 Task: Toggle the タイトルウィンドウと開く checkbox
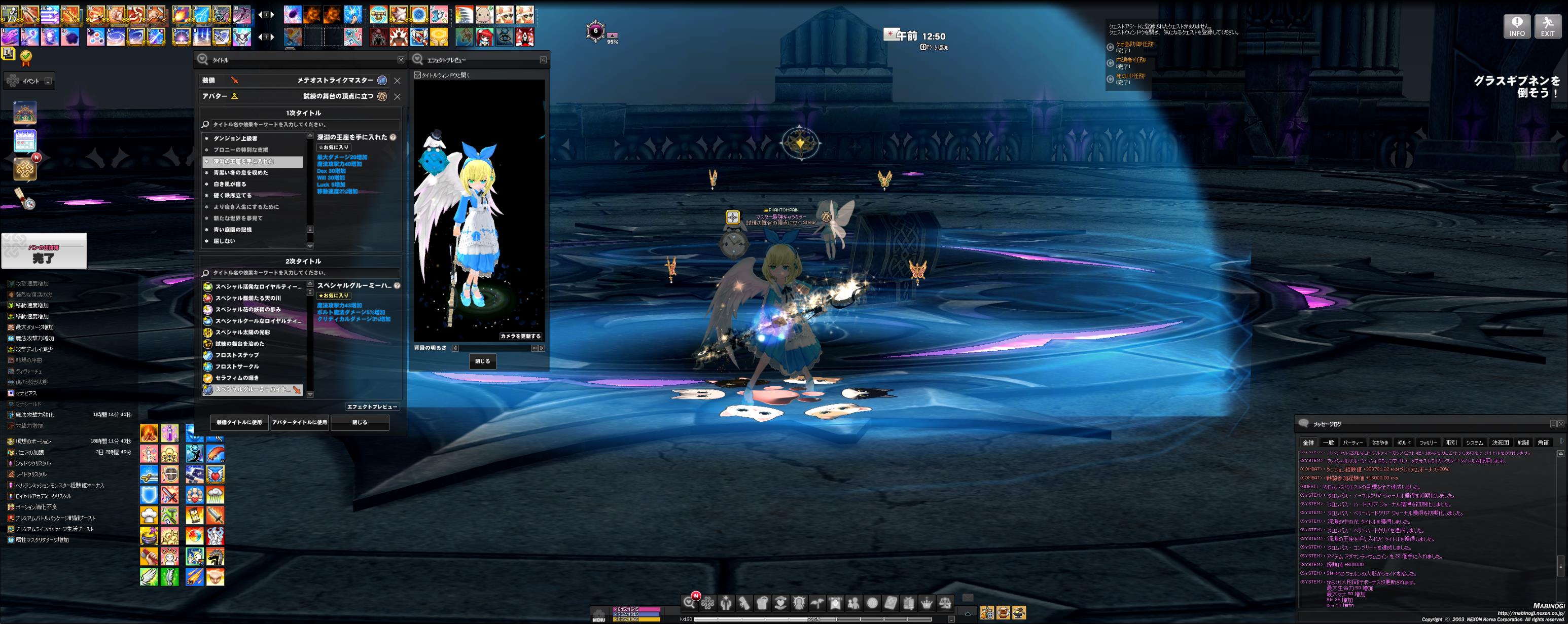tap(417, 76)
